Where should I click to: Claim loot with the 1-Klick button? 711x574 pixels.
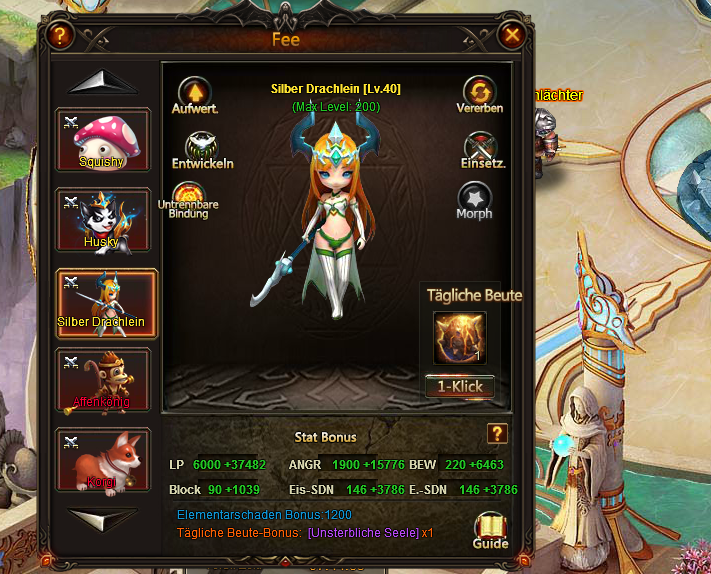(x=460, y=386)
